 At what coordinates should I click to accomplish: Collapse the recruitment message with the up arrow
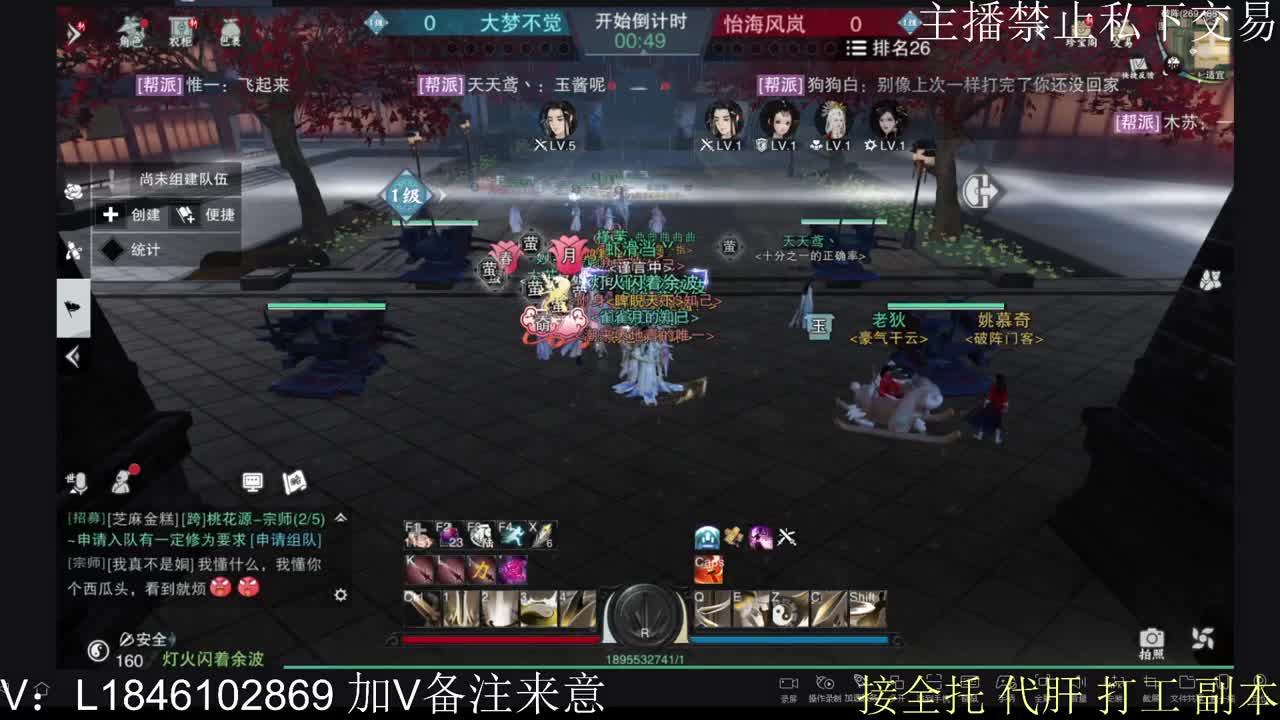[x=340, y=517]
